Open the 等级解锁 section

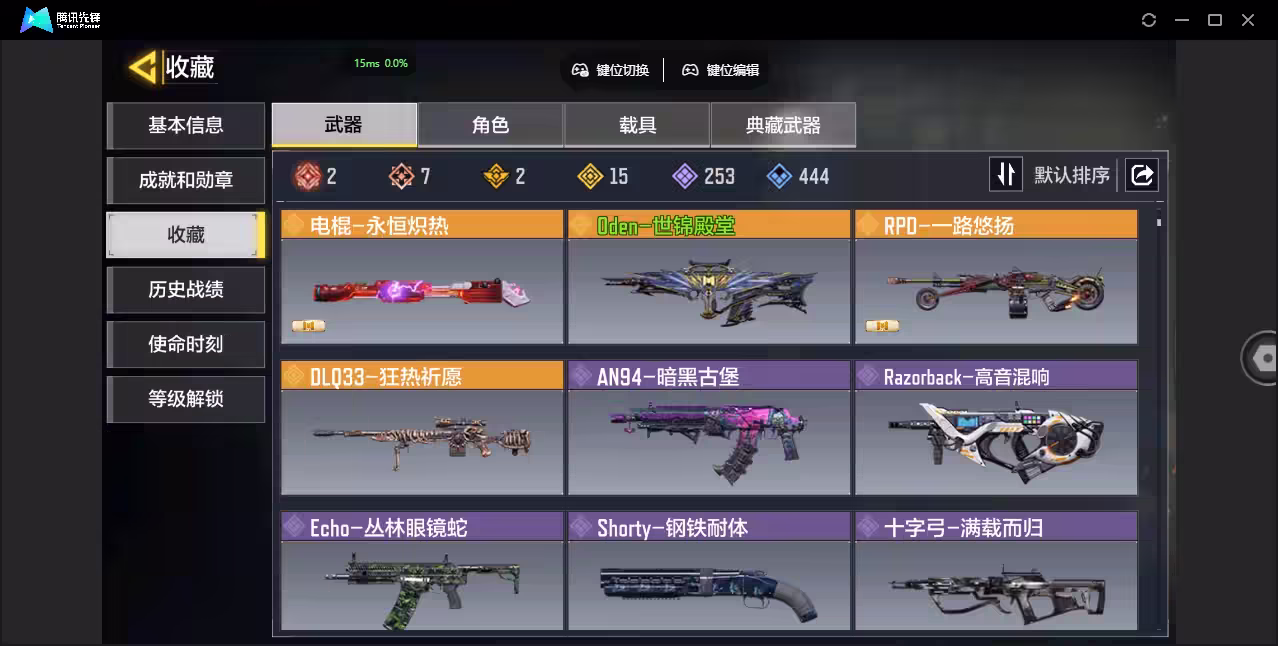point(186,399)
